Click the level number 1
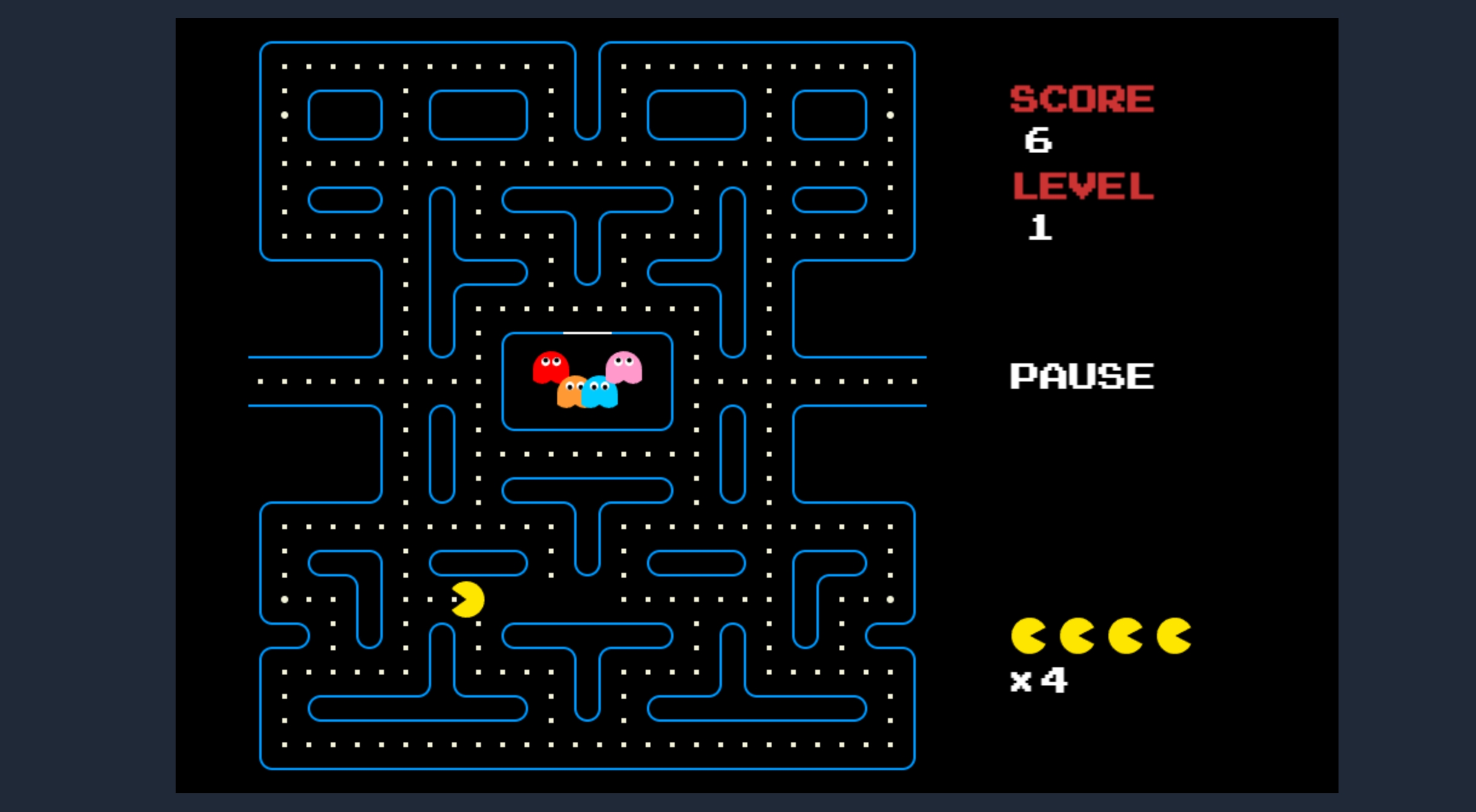1476x812 pixels. click(1039, 228)
